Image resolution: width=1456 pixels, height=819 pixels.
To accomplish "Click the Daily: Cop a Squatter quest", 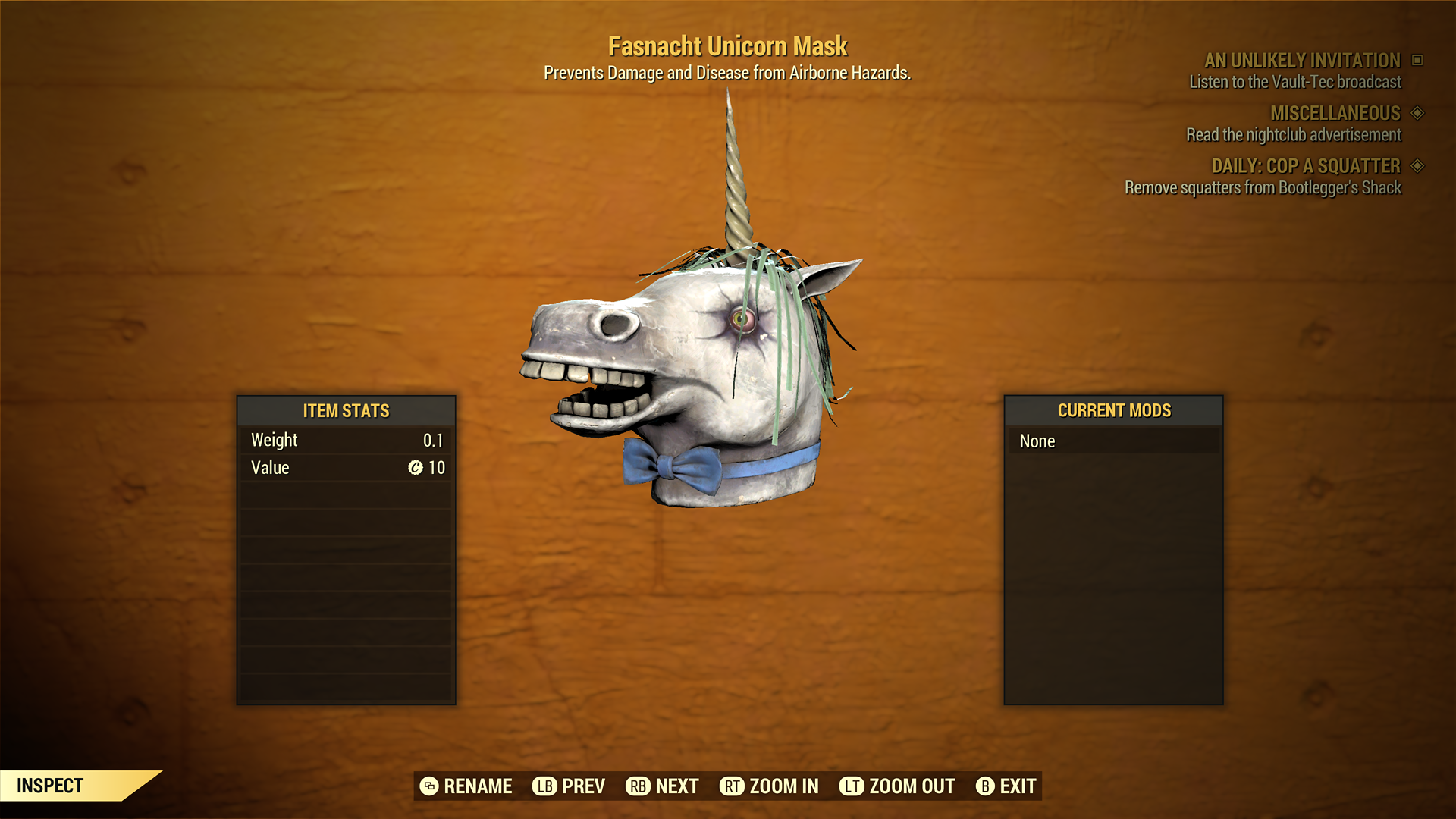I will tap(1305, 166).
